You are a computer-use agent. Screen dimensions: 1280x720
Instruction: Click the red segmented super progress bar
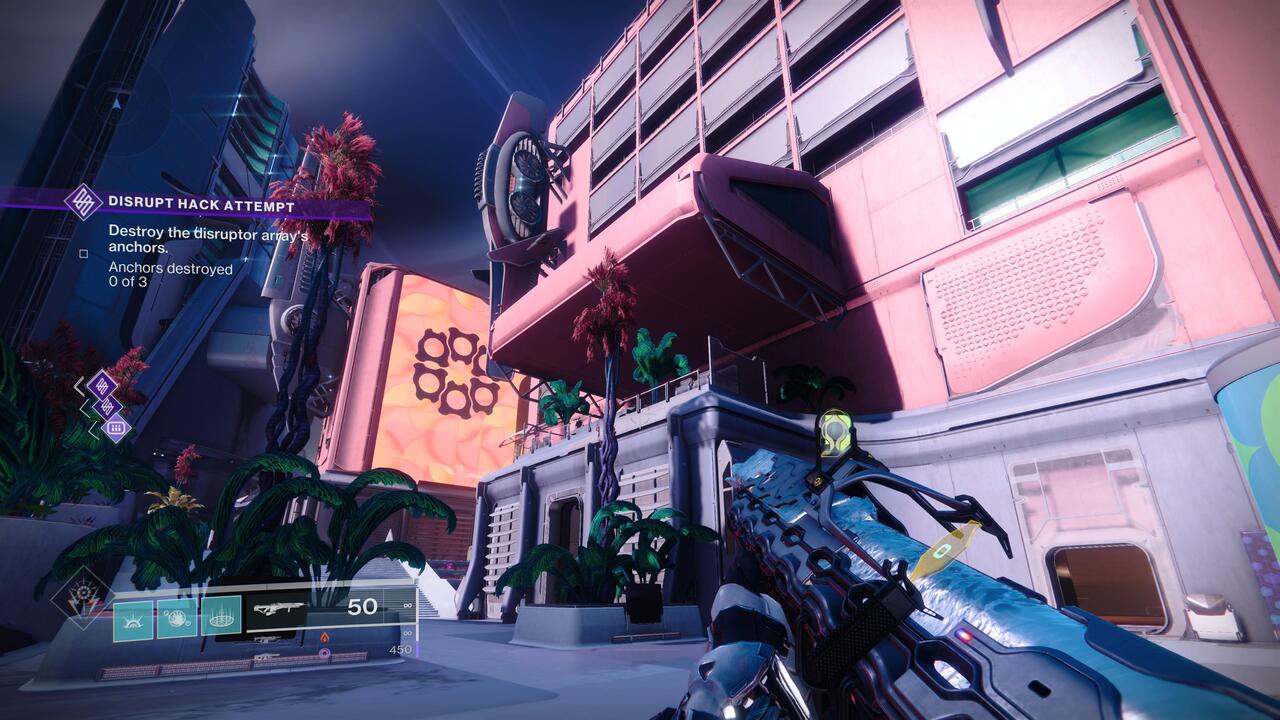236,664
